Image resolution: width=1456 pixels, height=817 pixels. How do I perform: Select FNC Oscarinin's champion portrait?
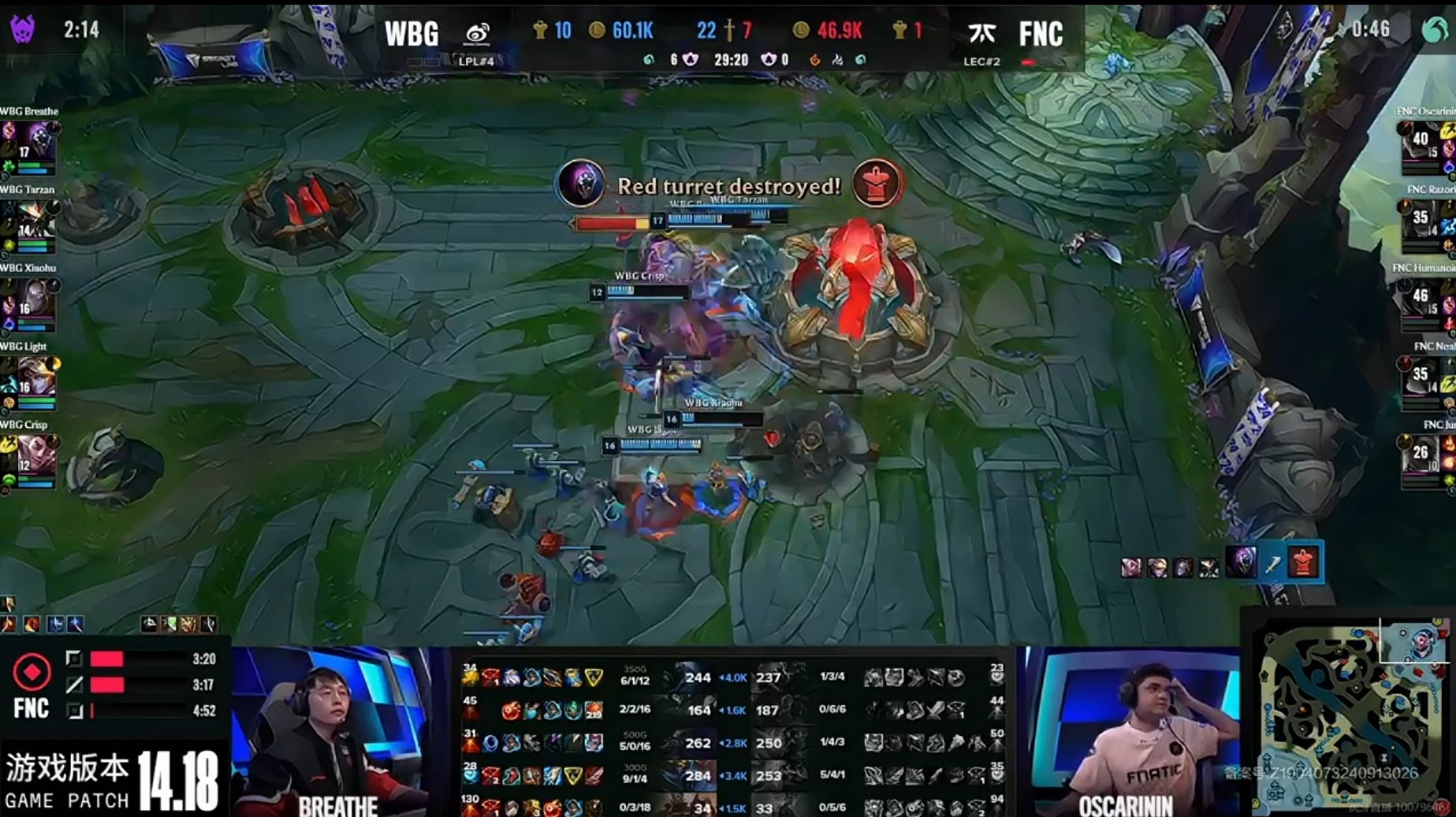(x=1421, y=142)
